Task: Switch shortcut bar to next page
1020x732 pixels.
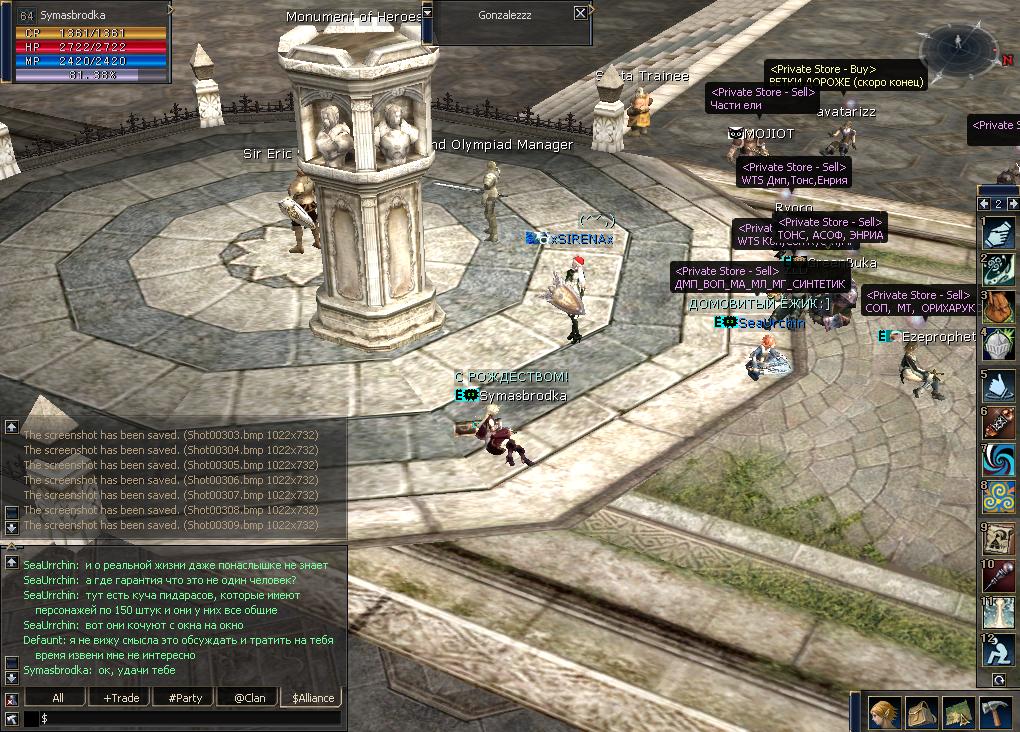Action: (1011, 204)
